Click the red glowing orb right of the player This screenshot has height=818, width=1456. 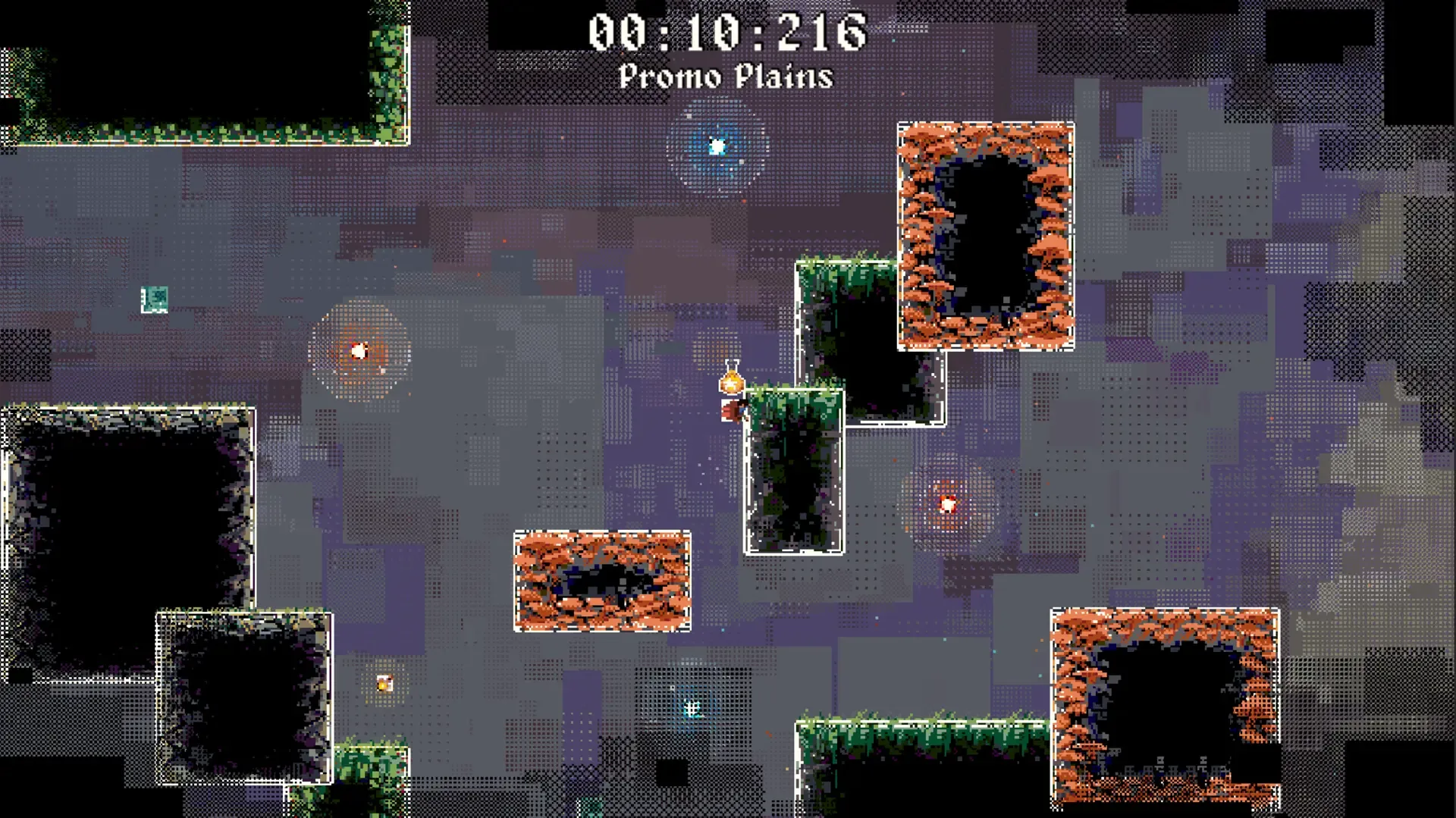[947, 503]
